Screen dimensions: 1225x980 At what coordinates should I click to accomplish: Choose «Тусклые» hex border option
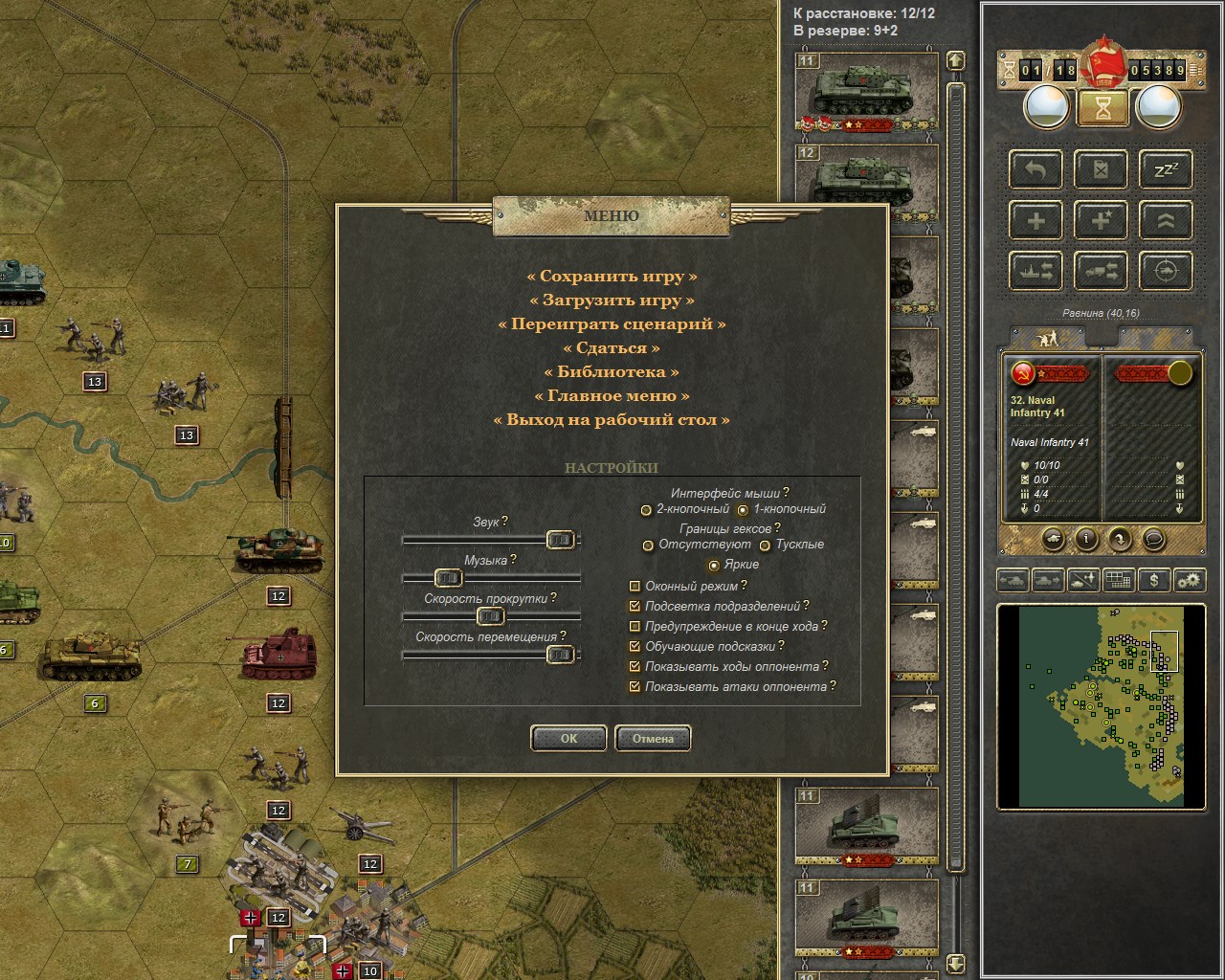tap(765, 546)
